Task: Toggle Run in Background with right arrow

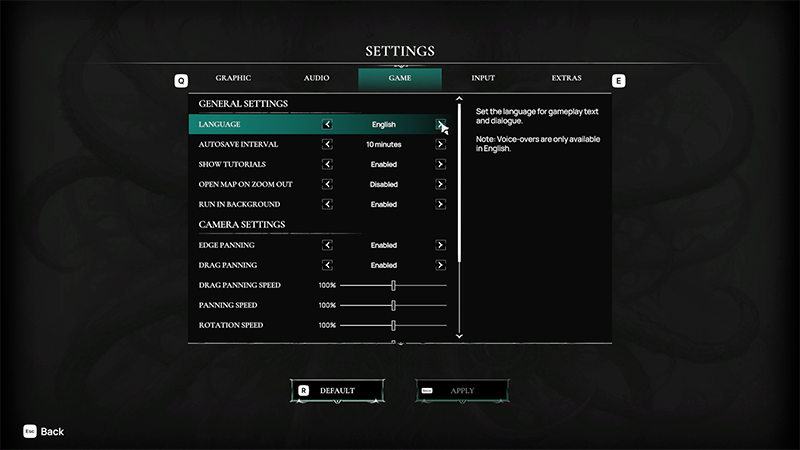Action: click(x=441, y=205)
